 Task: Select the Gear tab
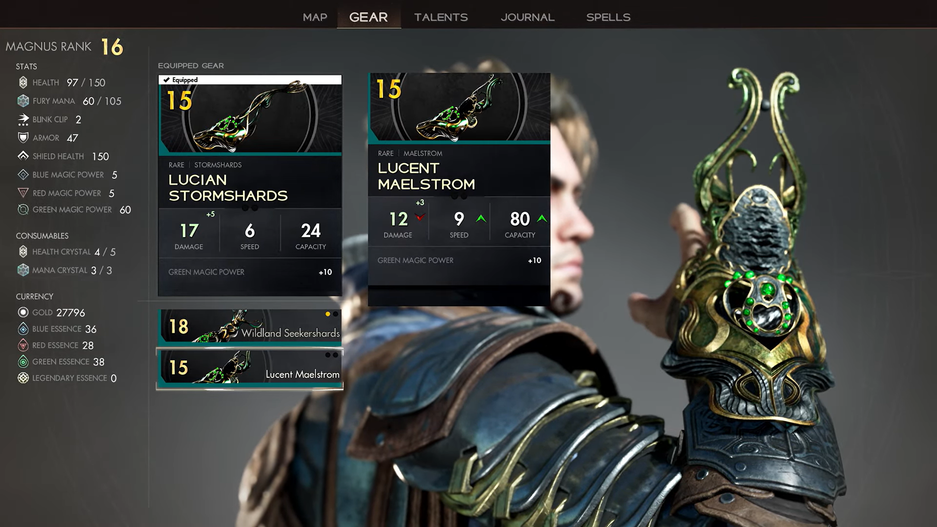click(x=368, y=17)
